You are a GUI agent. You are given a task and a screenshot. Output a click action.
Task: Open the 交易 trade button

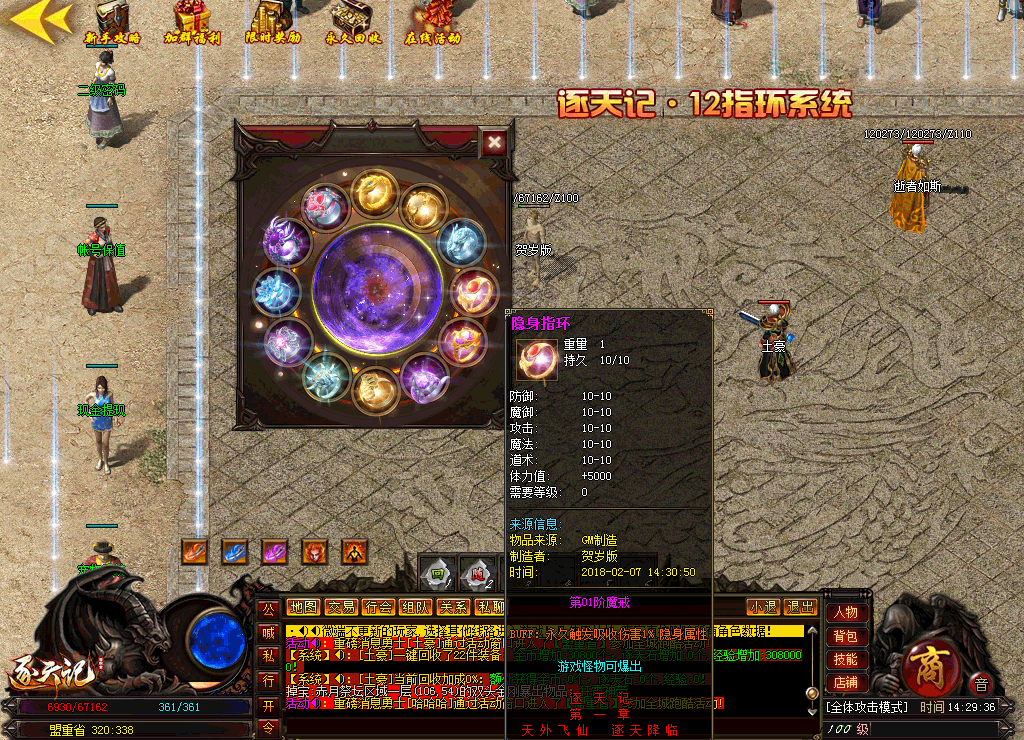[x=341, y=607]
